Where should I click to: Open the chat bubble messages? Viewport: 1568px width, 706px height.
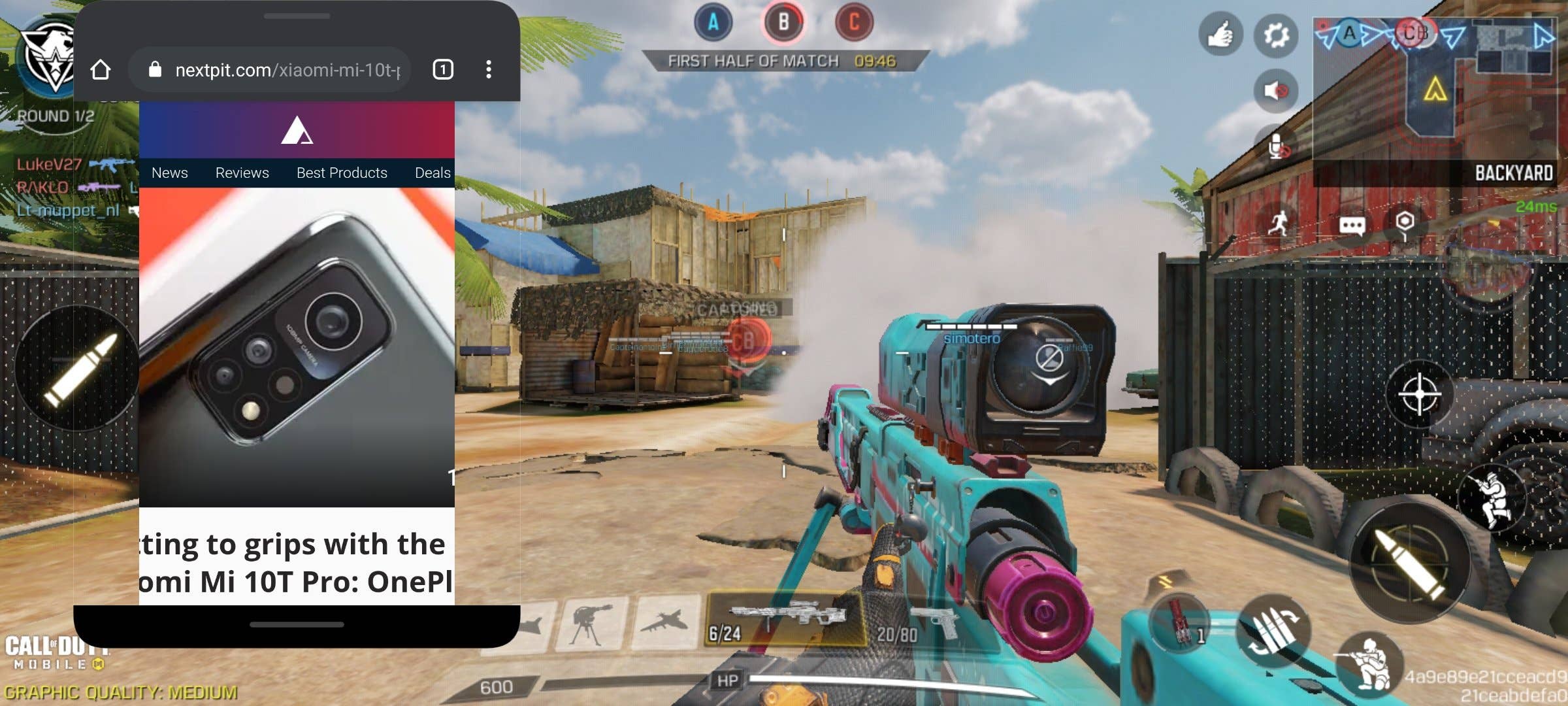click(1352, 226)
